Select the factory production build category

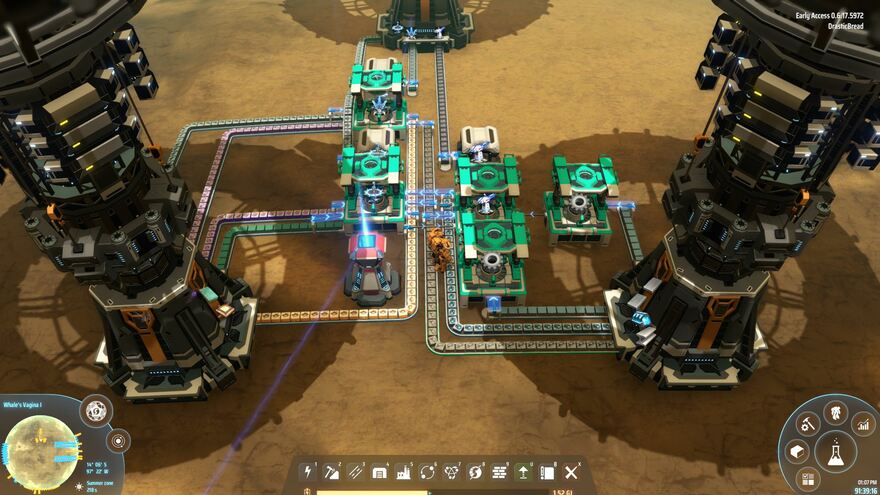click(x=404, y=471)
